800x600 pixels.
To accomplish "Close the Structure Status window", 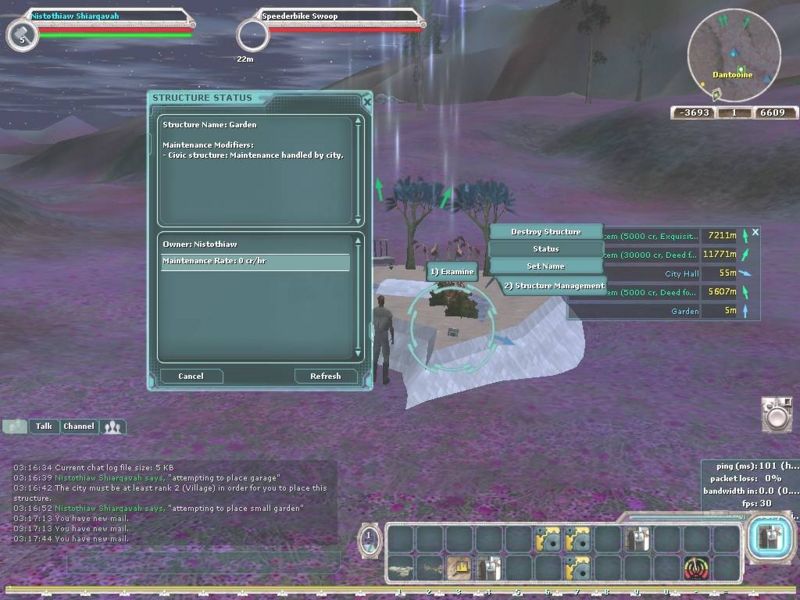I will [366, 101].
